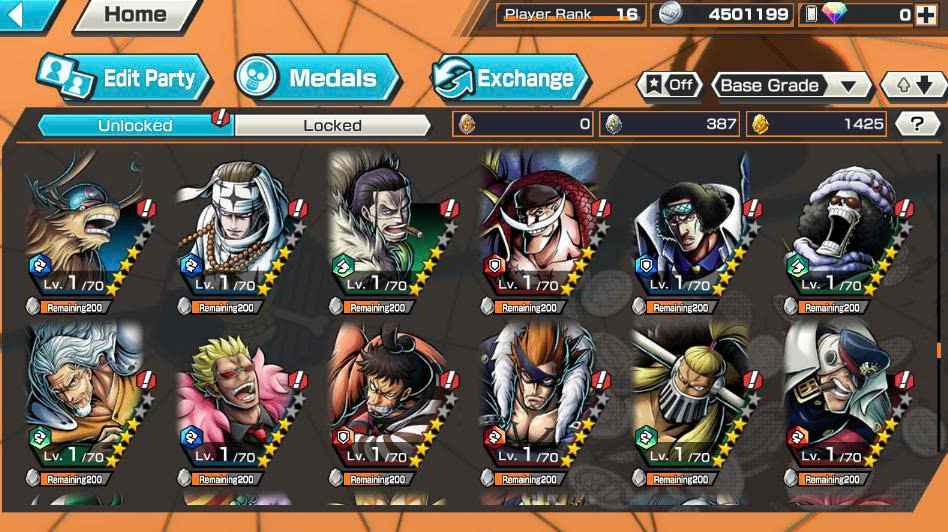Go back with the top-left arrow
The image size is (948, 532).
24,14
